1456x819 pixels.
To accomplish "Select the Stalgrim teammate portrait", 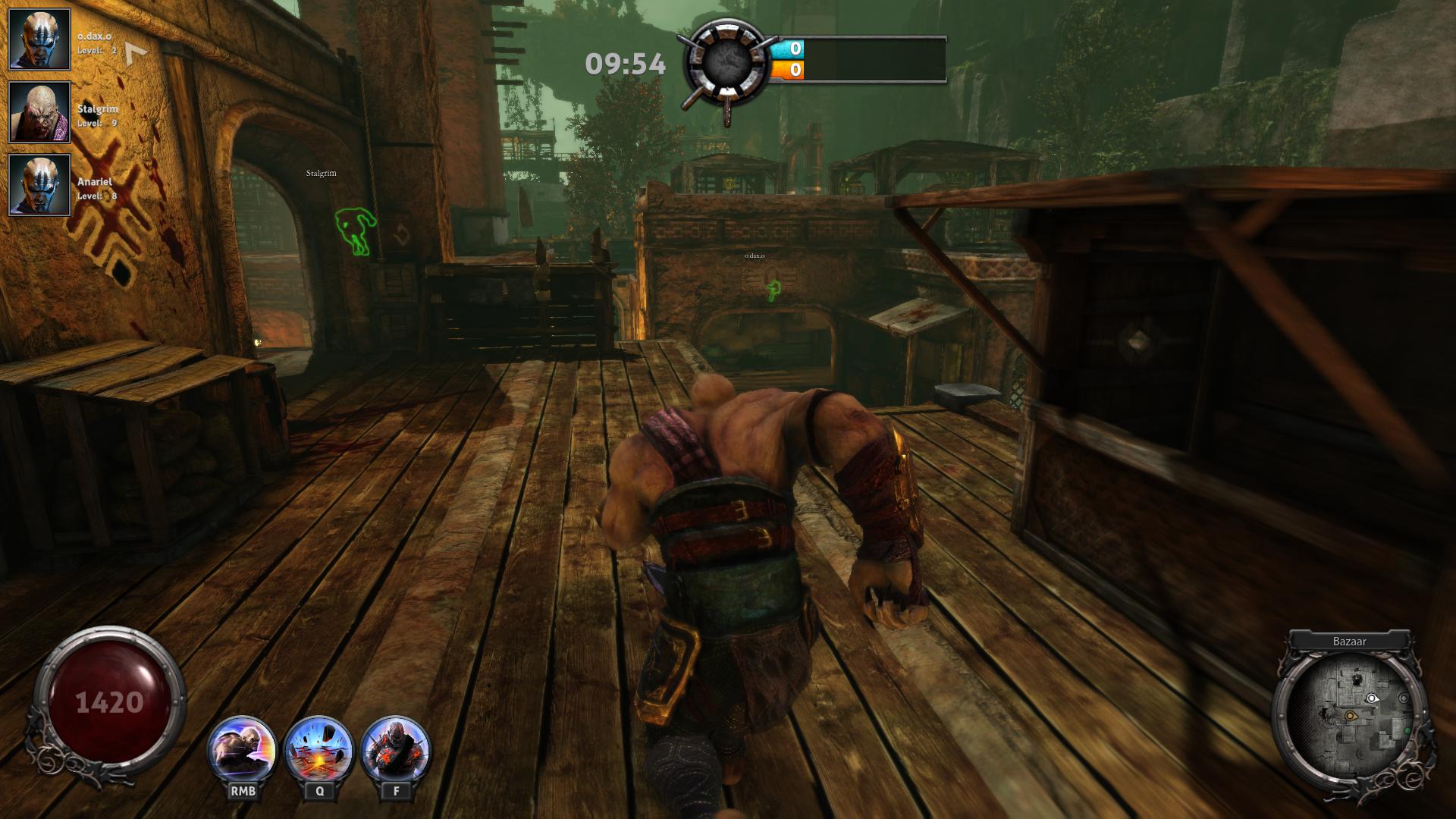I will (x=39, y=112).
